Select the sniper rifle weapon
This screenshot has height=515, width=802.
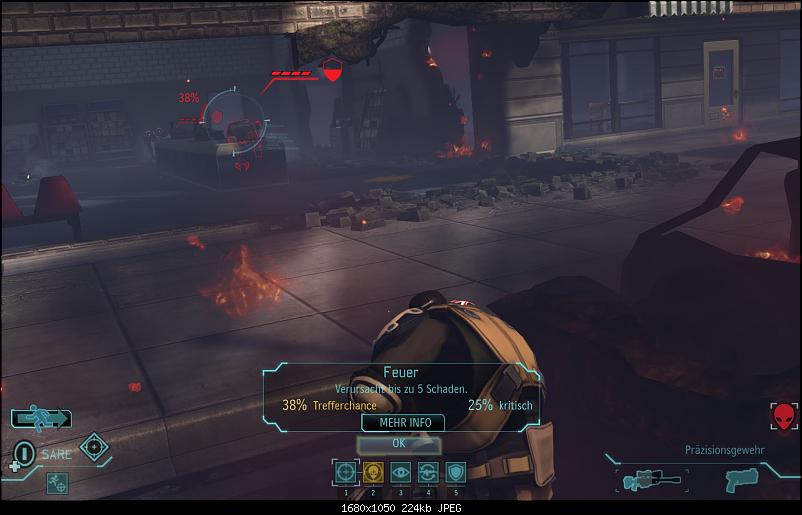(649, 480)
